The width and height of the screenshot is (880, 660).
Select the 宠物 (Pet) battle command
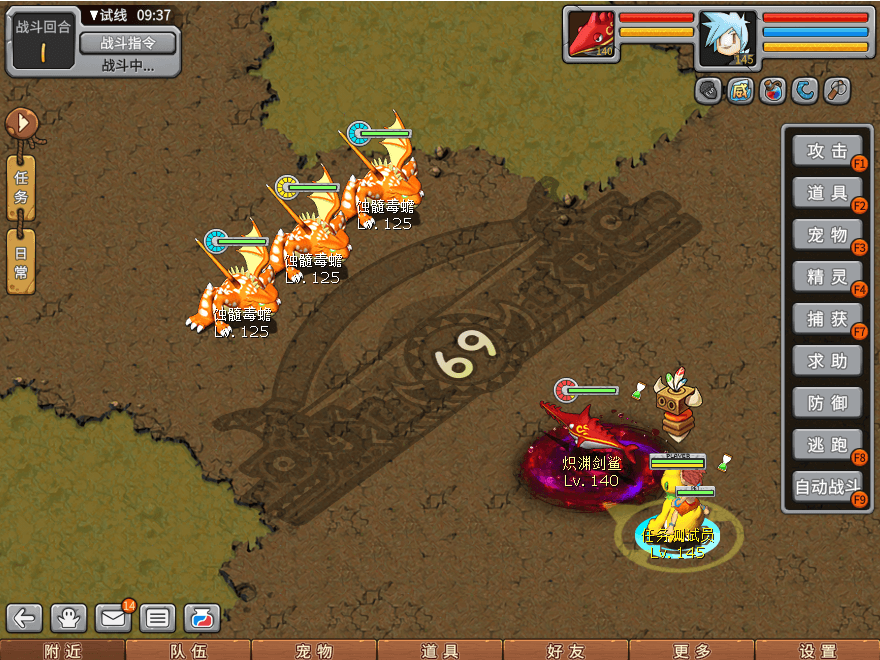pos(826,235)
